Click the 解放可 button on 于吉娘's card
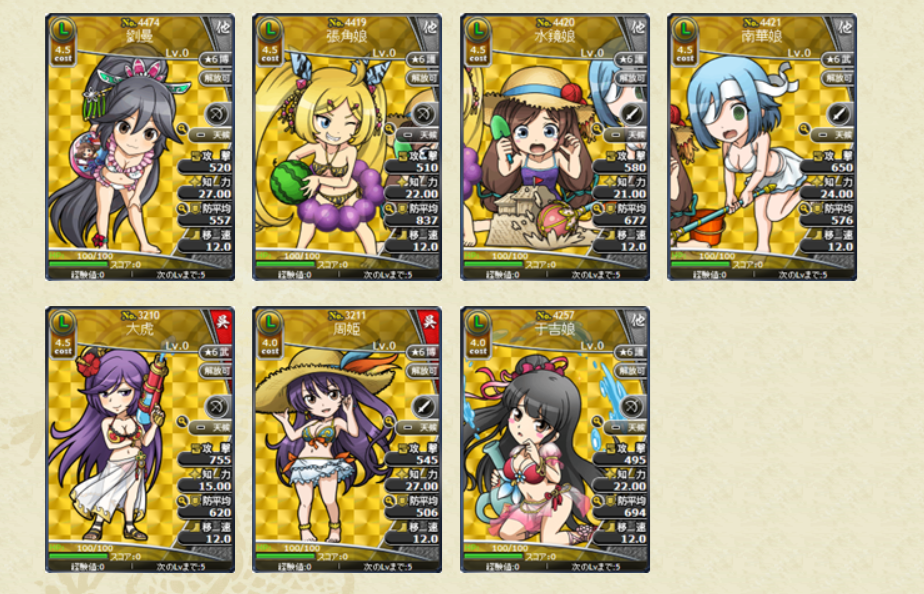This screenshot has width=924, height=594. click(x=632, y=370)
